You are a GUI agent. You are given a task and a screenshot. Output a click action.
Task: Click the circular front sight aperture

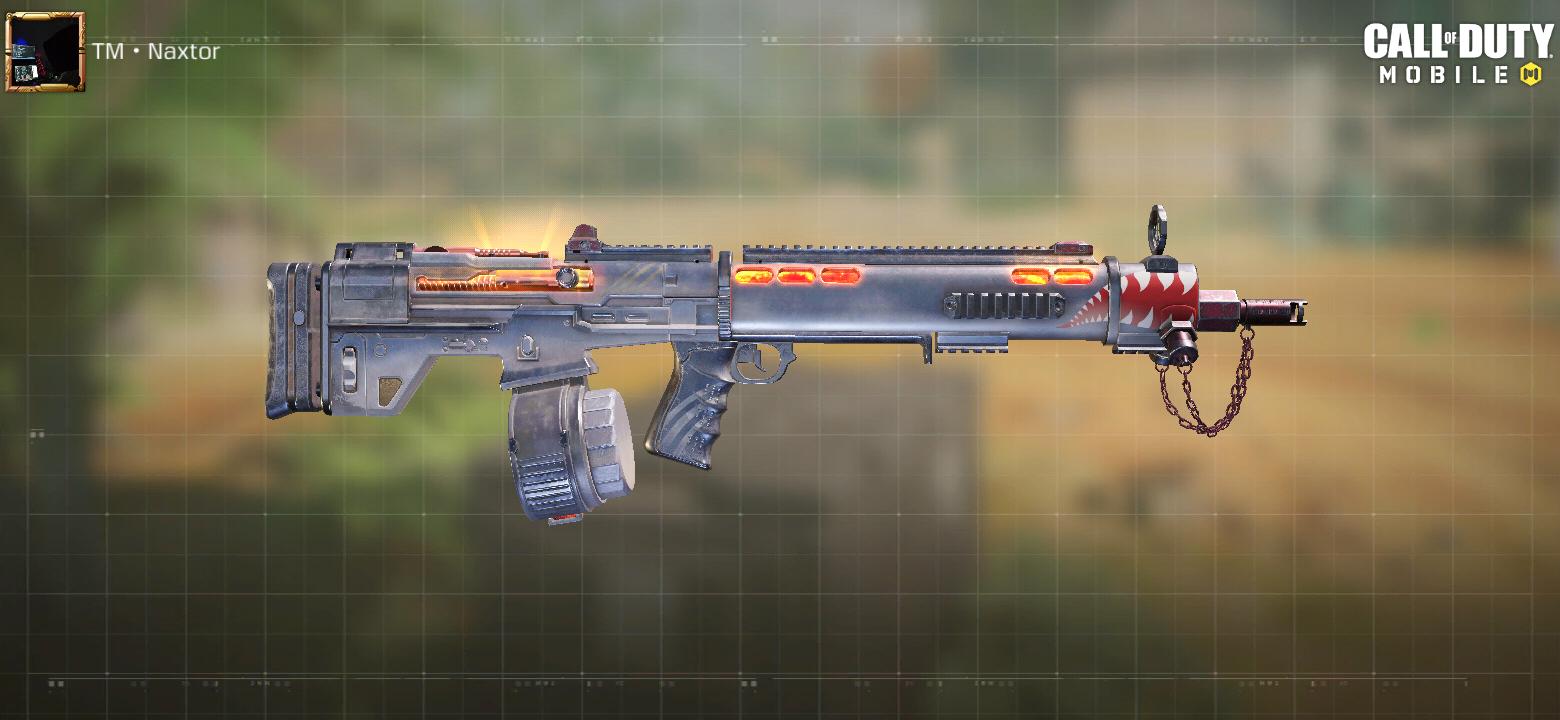point(1158,228)
